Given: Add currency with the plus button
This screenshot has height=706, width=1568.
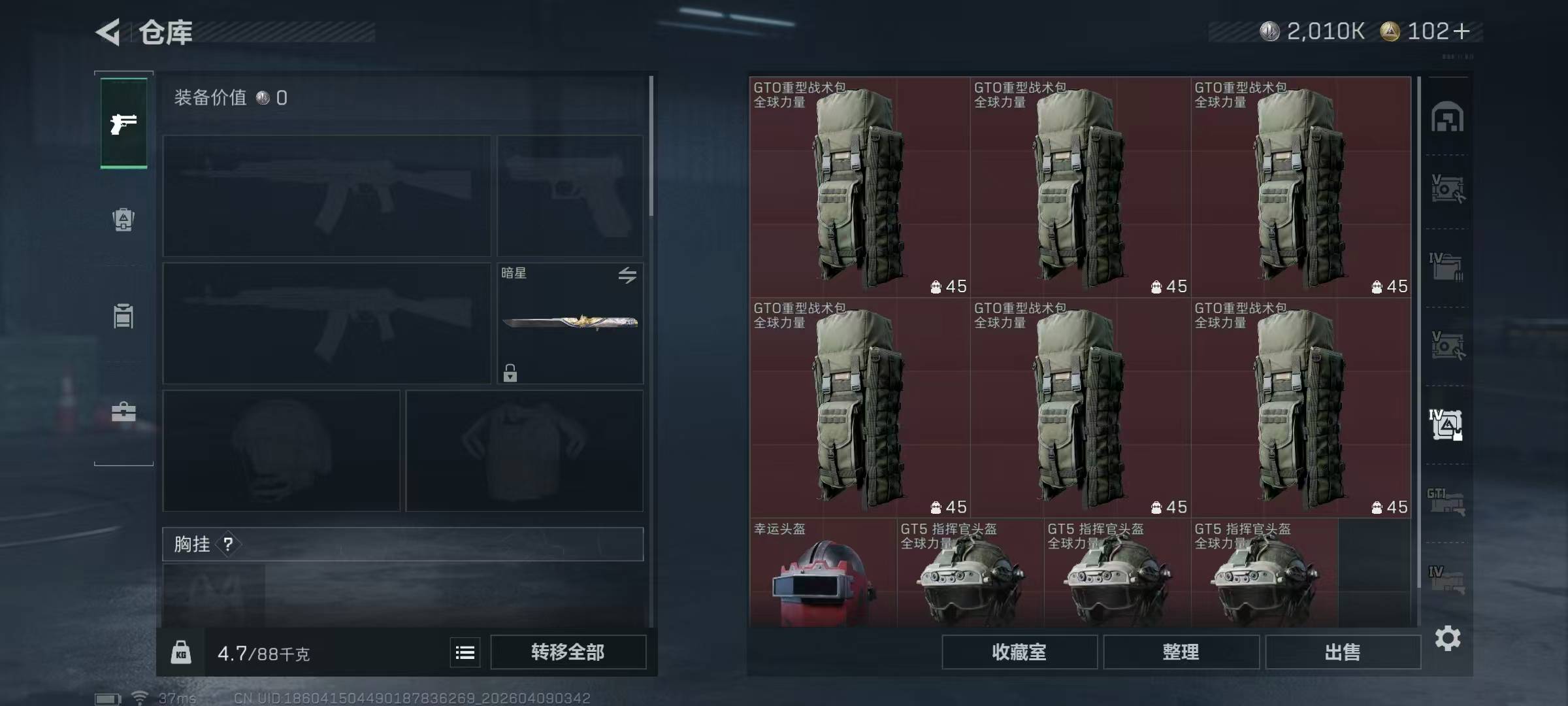Looking at the screenshot, I should point(1462,31).
